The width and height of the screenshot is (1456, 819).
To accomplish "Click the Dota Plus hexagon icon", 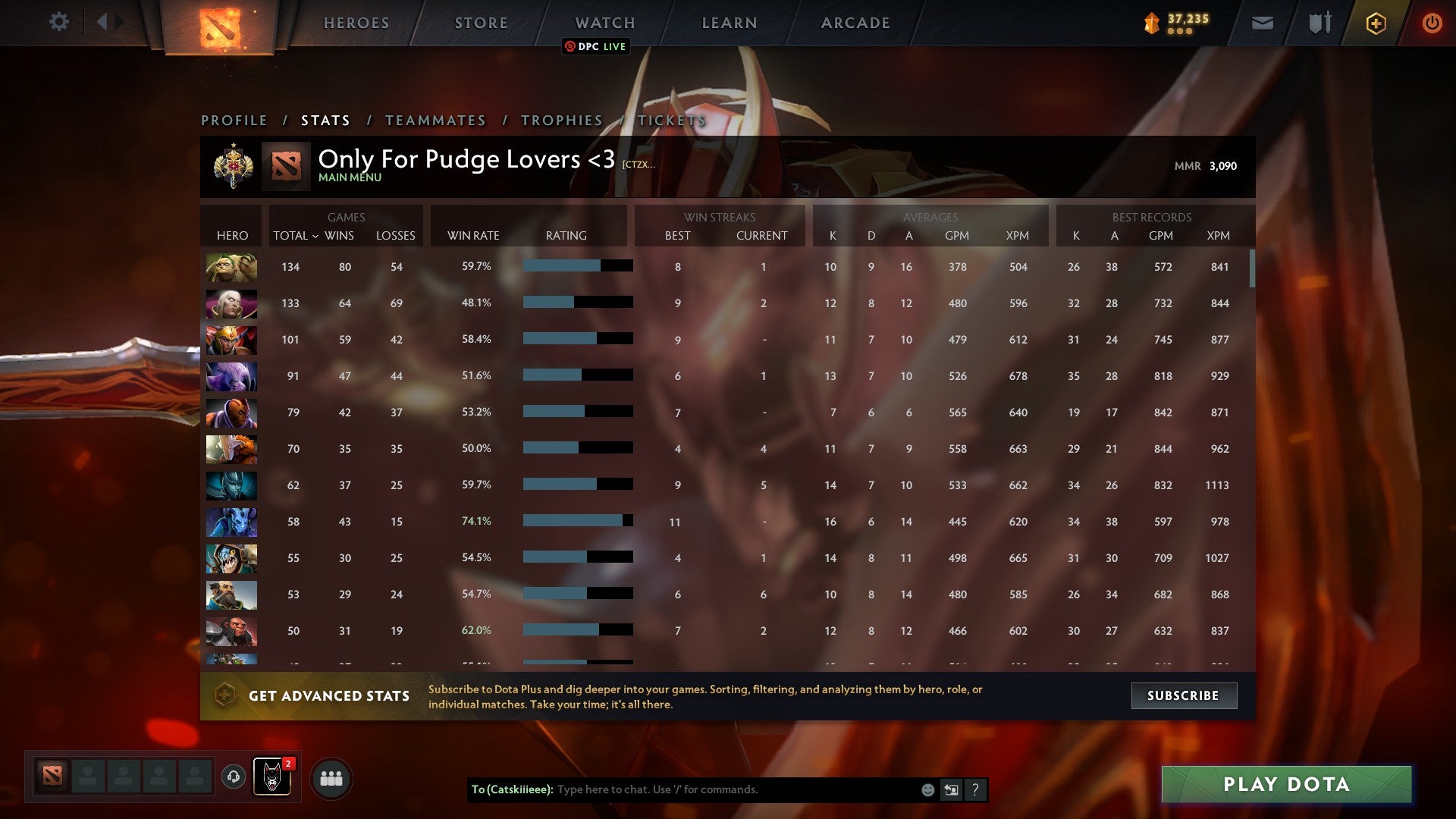I will (x=1375, y=23).
